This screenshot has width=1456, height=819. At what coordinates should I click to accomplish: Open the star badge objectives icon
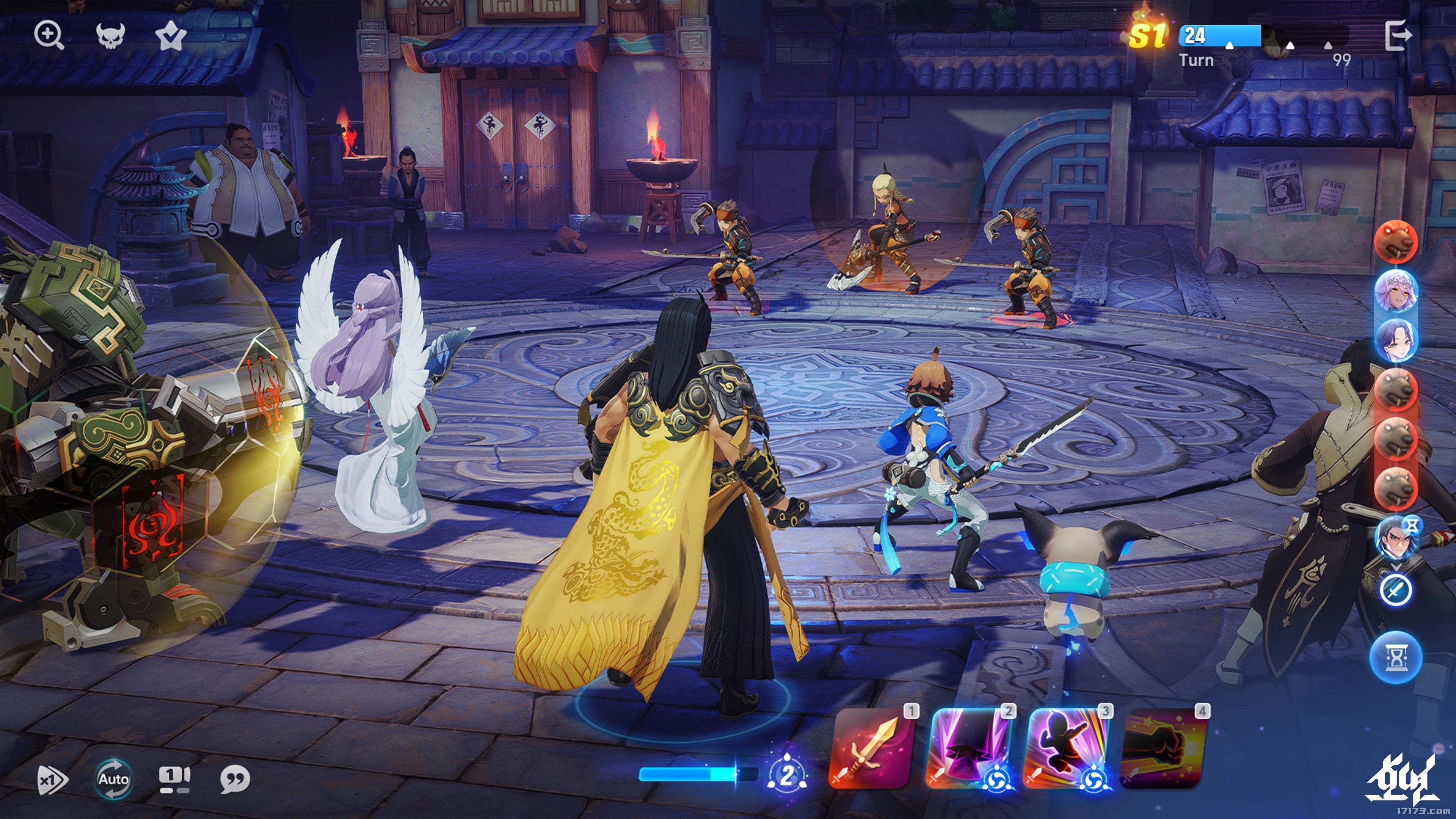click(171, 37)
